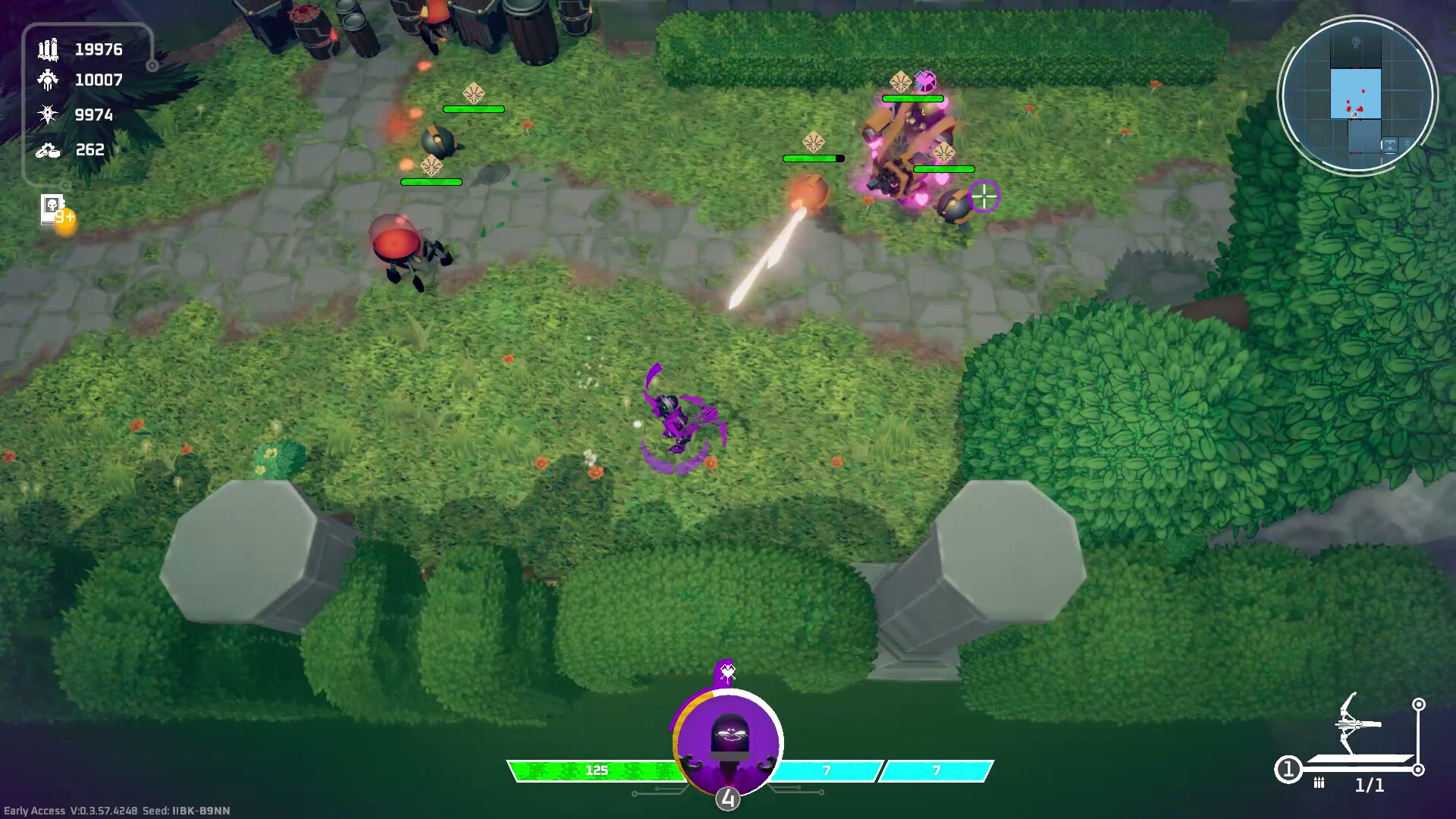Click the spark resource icon showing 9974

pyautogui.click(x=47, y=114)
